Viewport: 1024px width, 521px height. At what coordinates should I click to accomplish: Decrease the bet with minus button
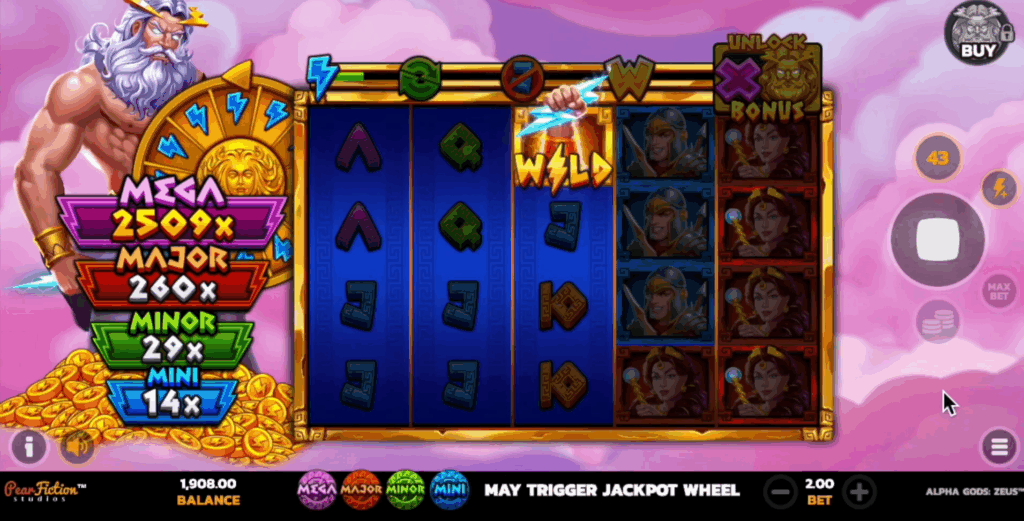(780, 491)
